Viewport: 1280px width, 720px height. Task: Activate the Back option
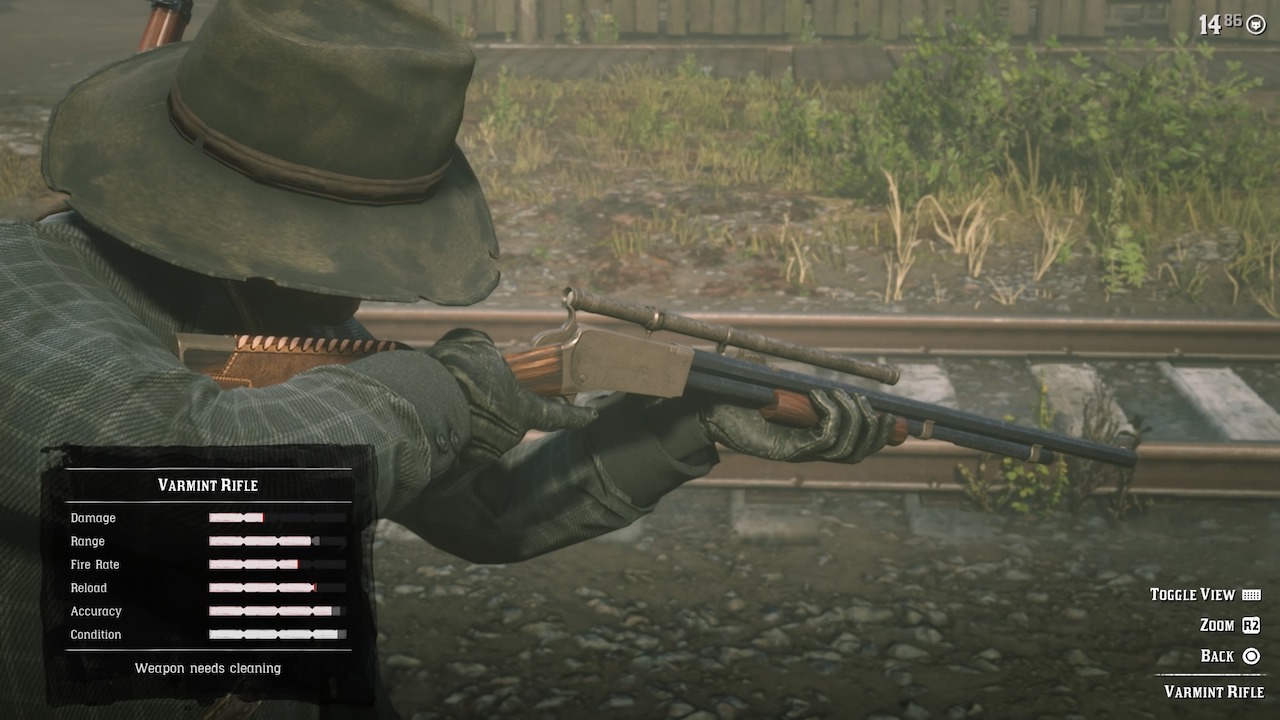click(x=1217, y=655)
